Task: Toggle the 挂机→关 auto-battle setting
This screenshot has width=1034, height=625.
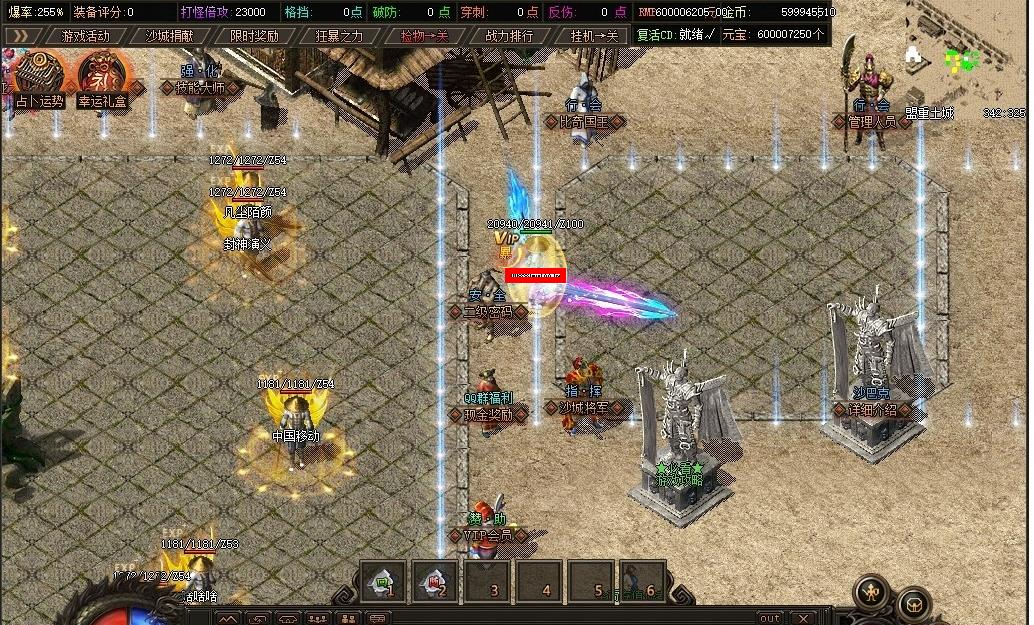Action: tap(594, 36)
